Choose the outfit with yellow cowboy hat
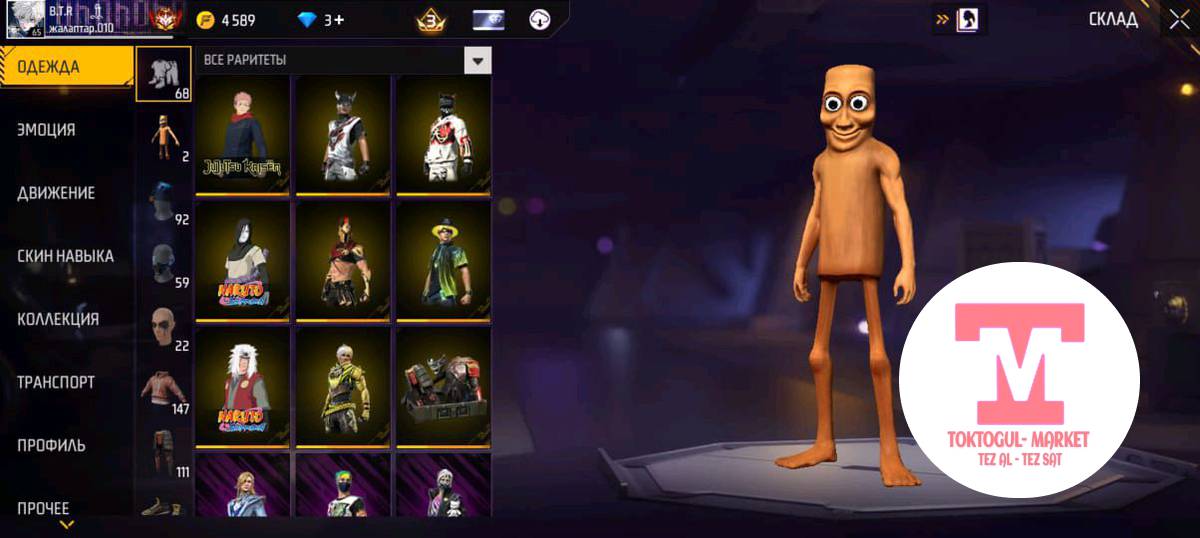Screen dimensions: 1200x538 (443, 260)
